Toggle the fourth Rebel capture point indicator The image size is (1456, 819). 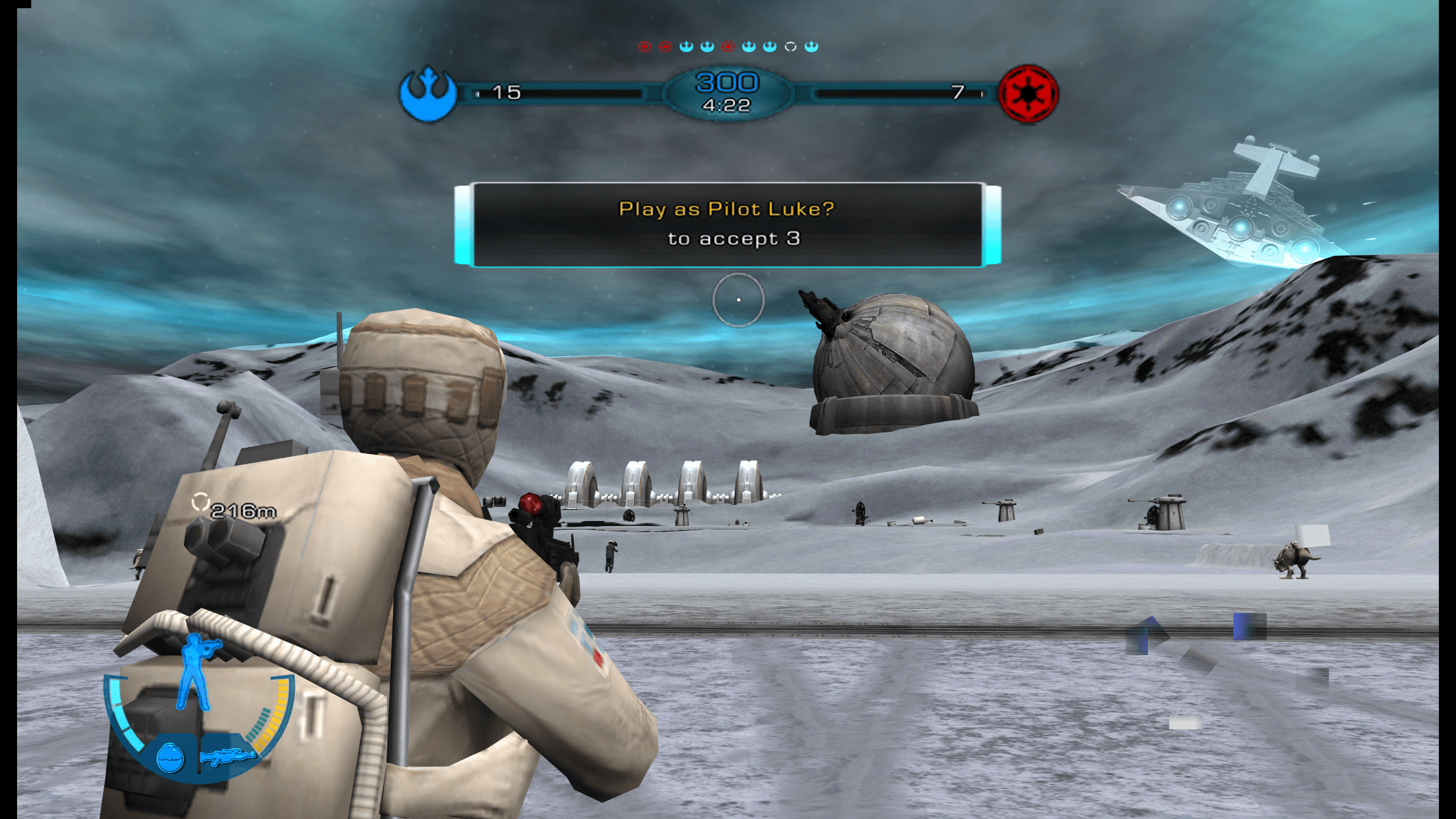770,47
